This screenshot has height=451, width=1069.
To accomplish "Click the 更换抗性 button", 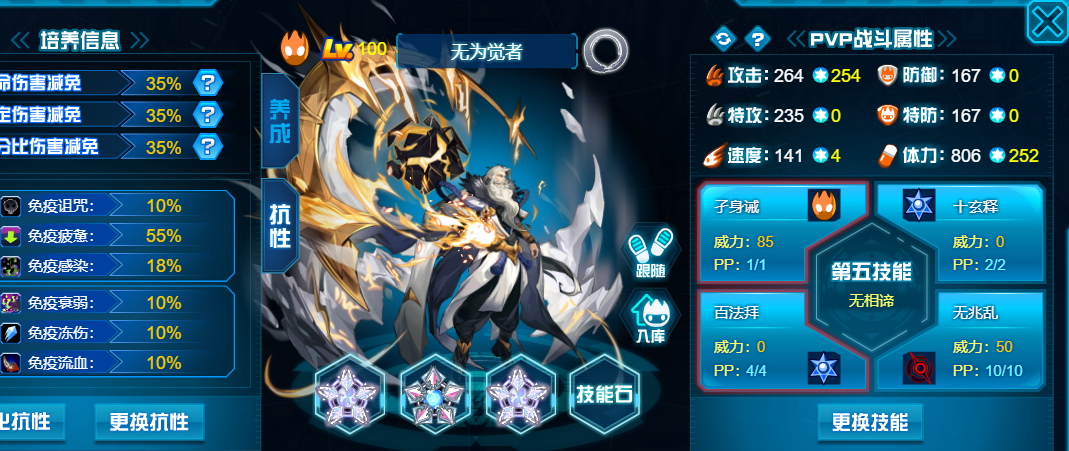I will tap(149, 420).
